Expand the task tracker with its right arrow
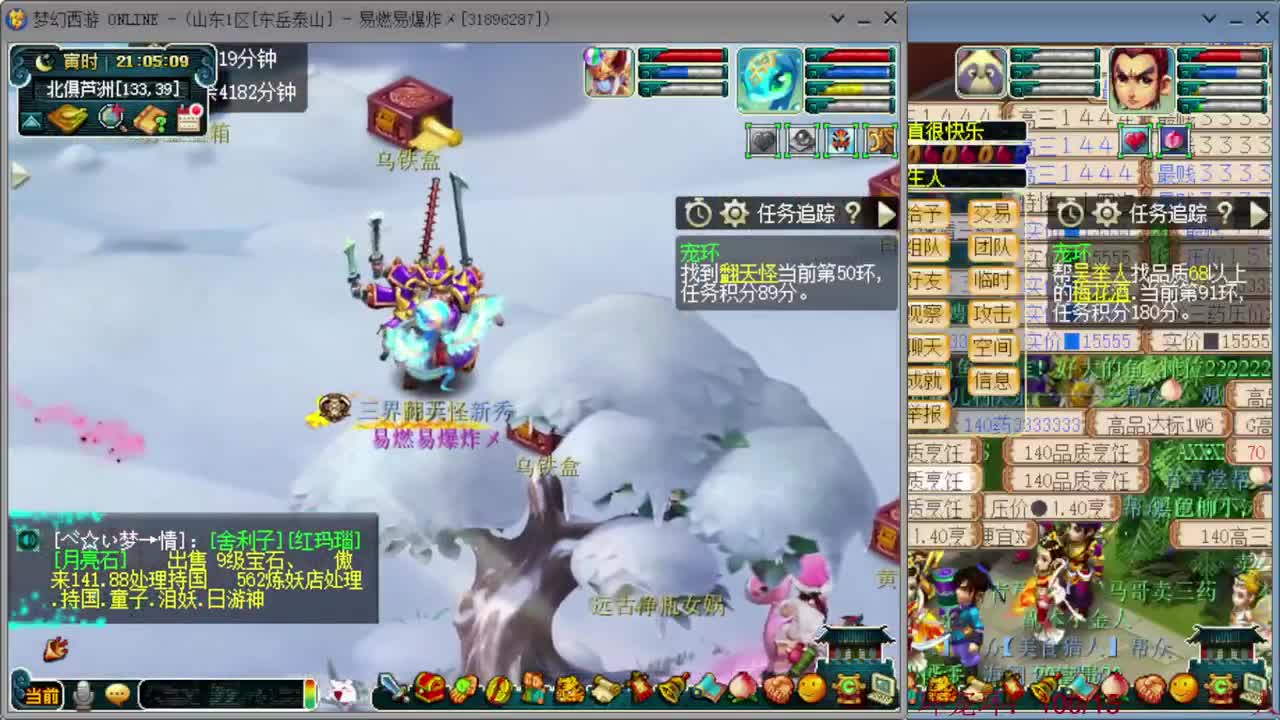 tap(886, 214)
